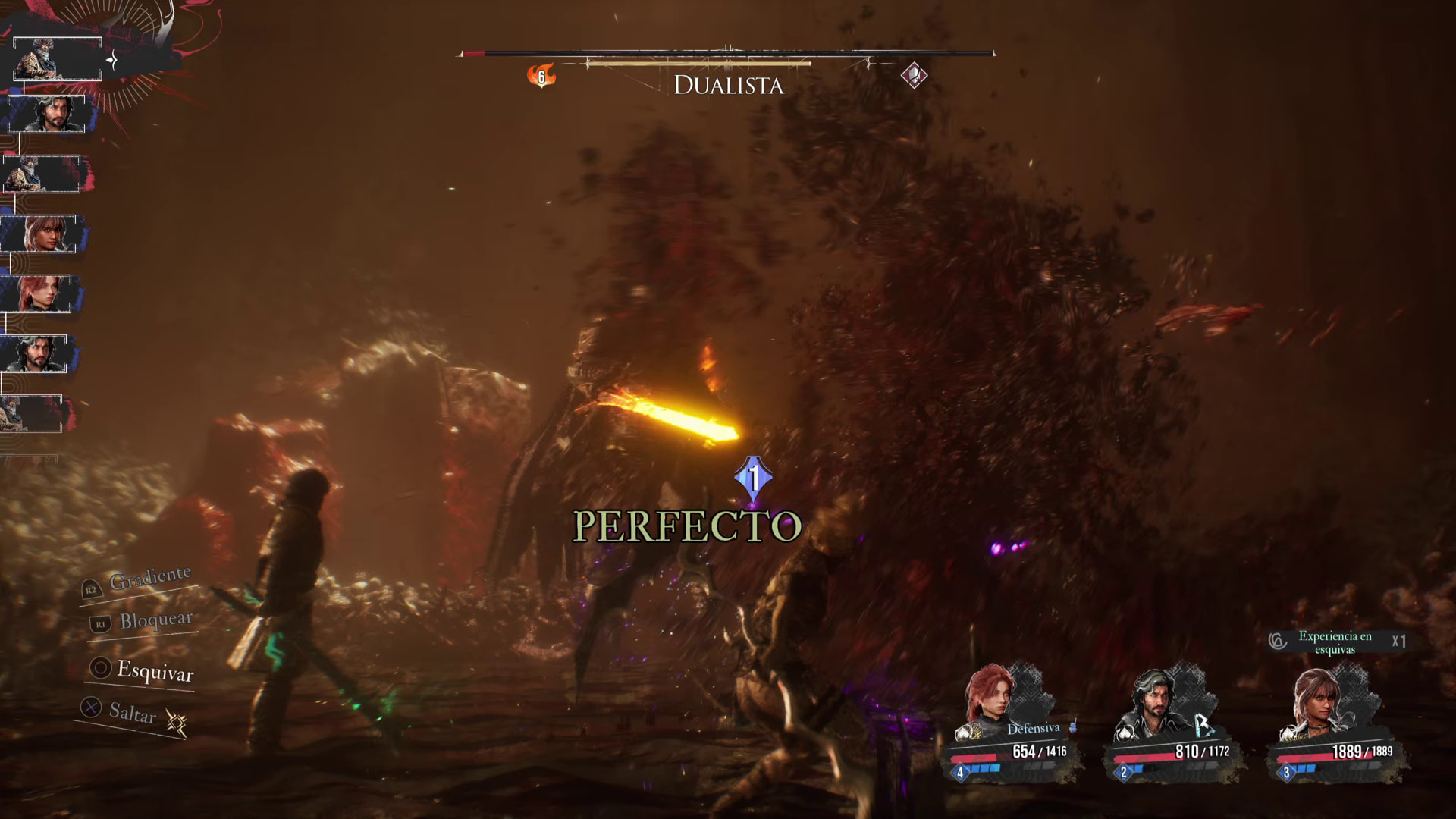Click the rune icon beside the bearded man
The image size is (1456, 819).
pyautogui.click(x=1203, y=726)
